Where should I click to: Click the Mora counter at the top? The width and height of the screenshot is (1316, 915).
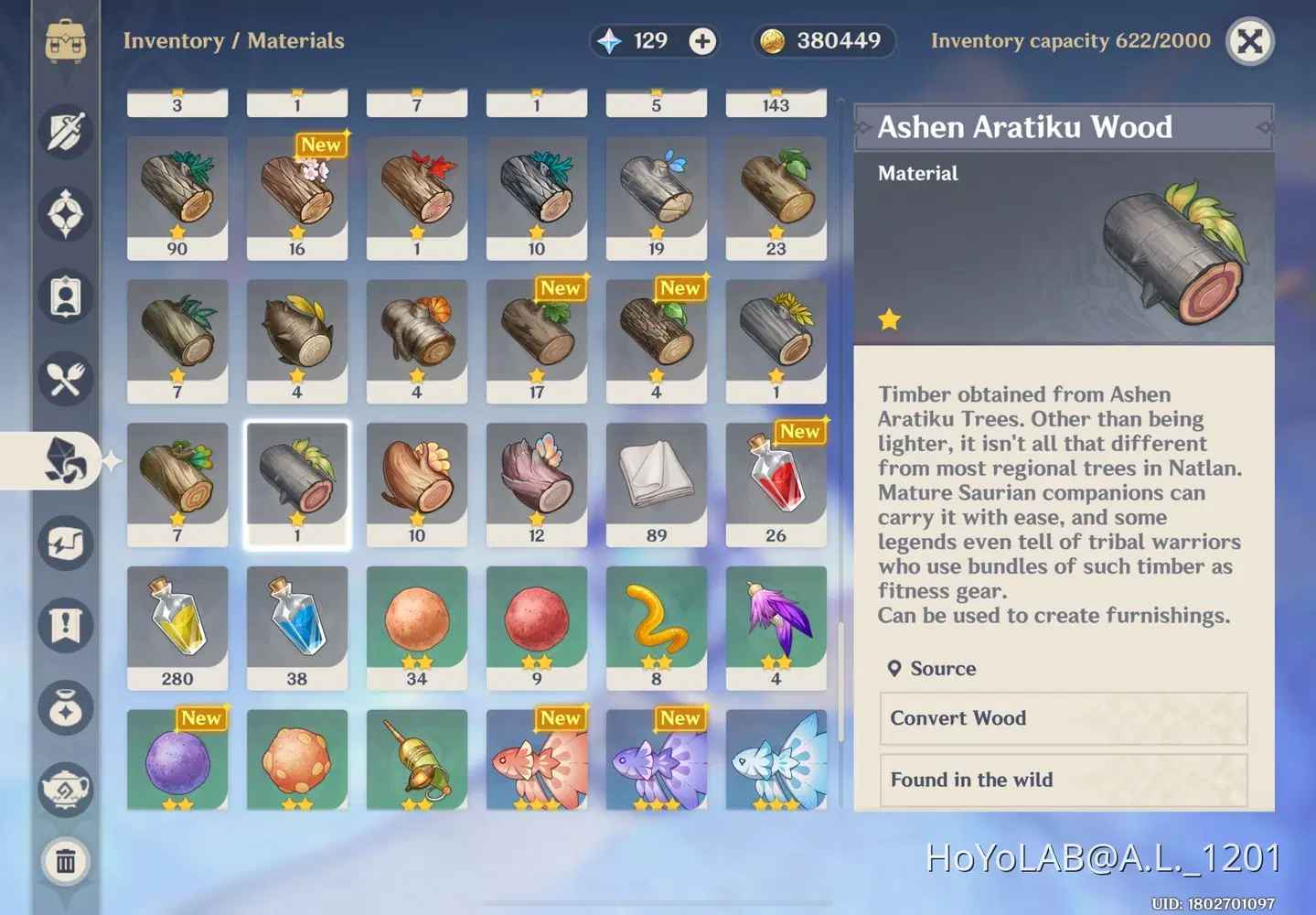click(822, 40)
